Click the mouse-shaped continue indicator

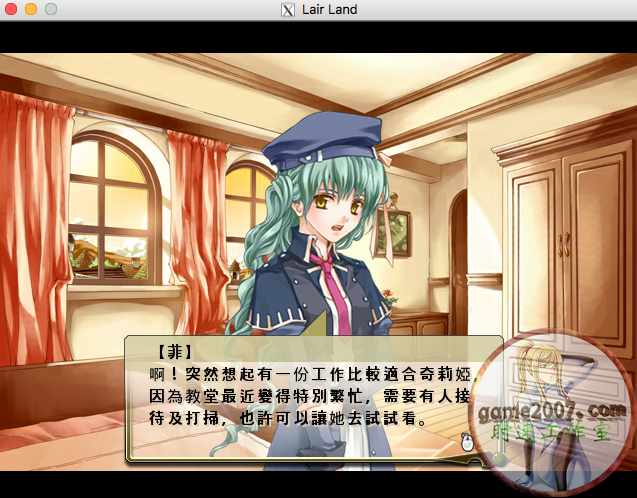466,441
